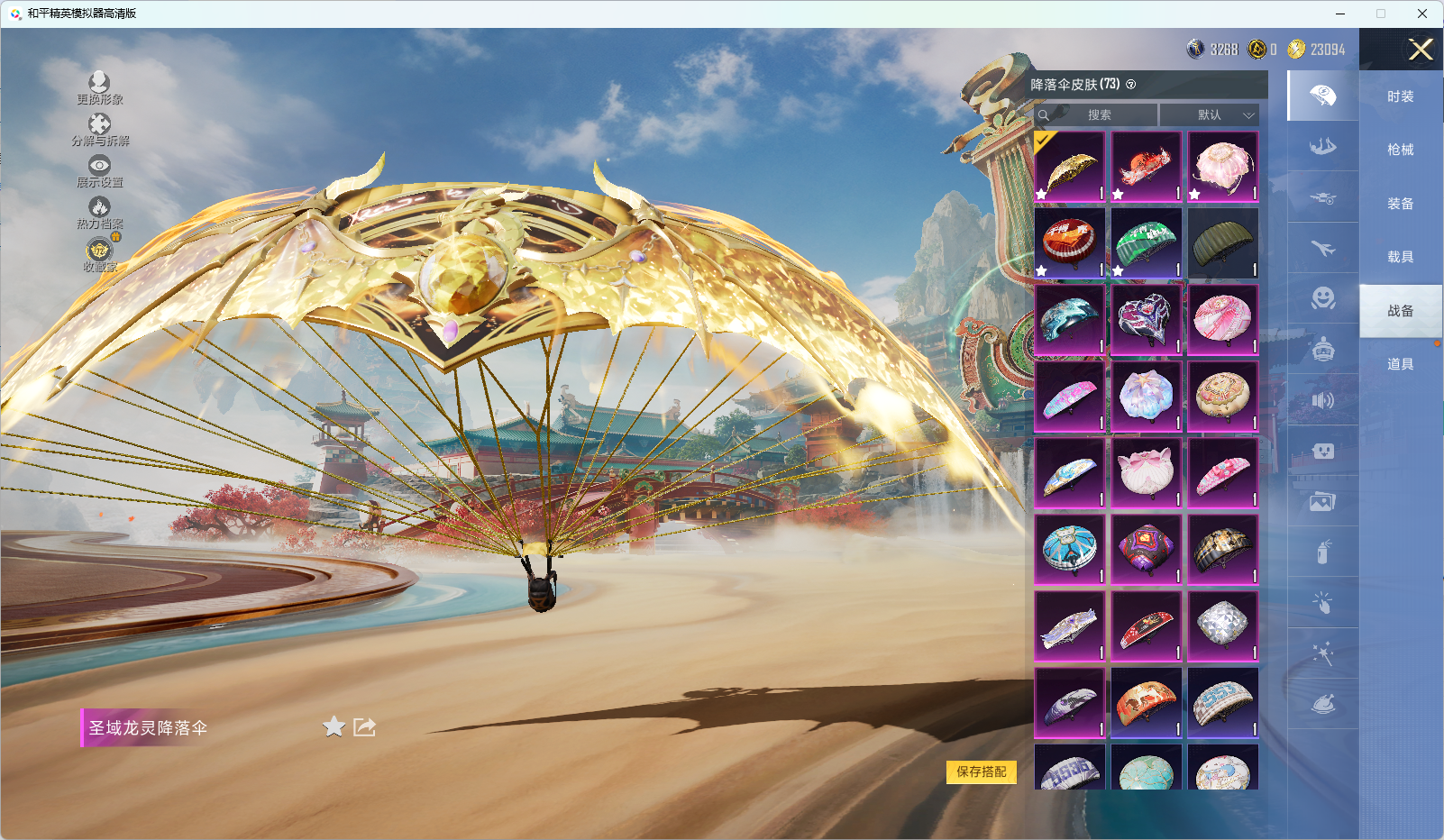Click the 搜索 search field

[x=1098, y=115]
